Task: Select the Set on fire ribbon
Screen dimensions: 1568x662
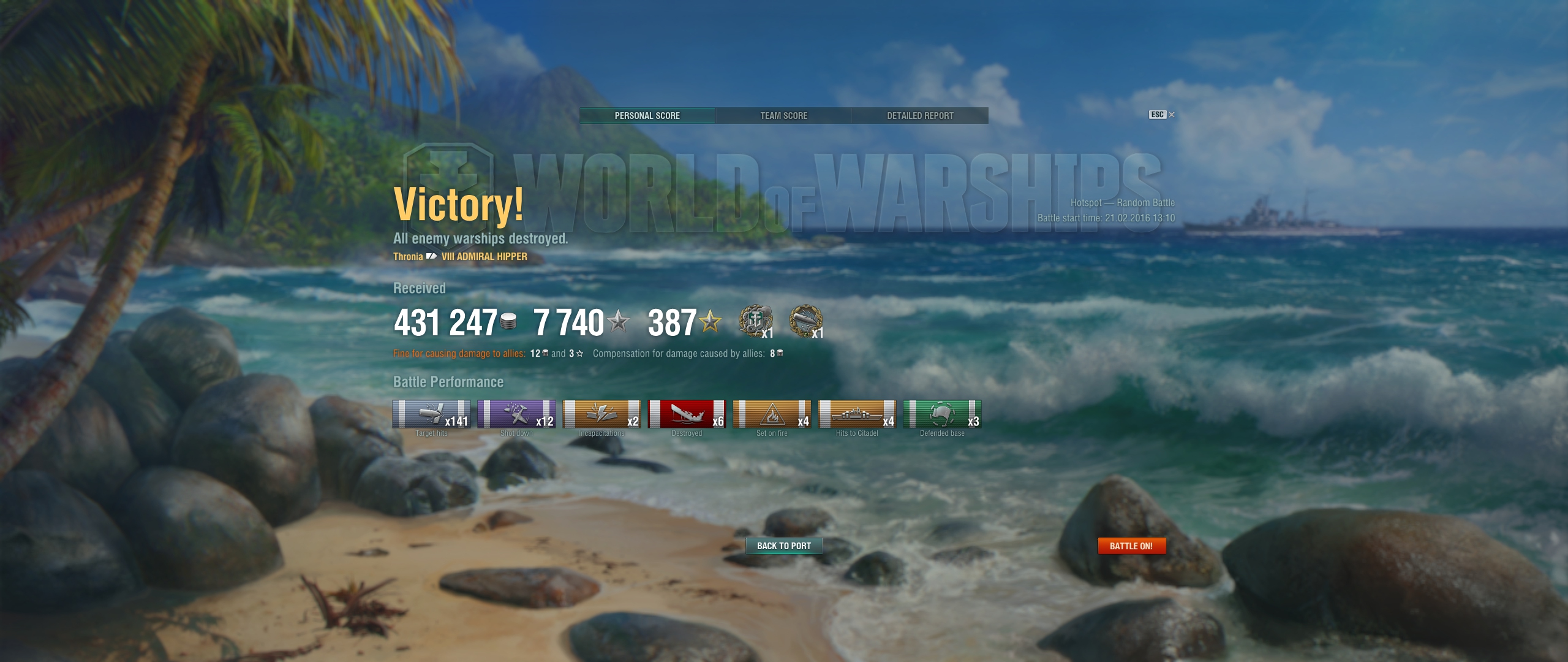Action: pos(772,414)
